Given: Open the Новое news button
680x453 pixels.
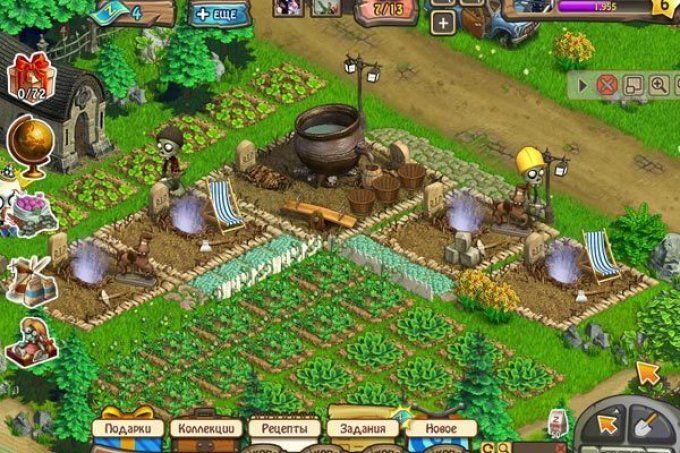Looking at the screenshot, I should [441, 428].
